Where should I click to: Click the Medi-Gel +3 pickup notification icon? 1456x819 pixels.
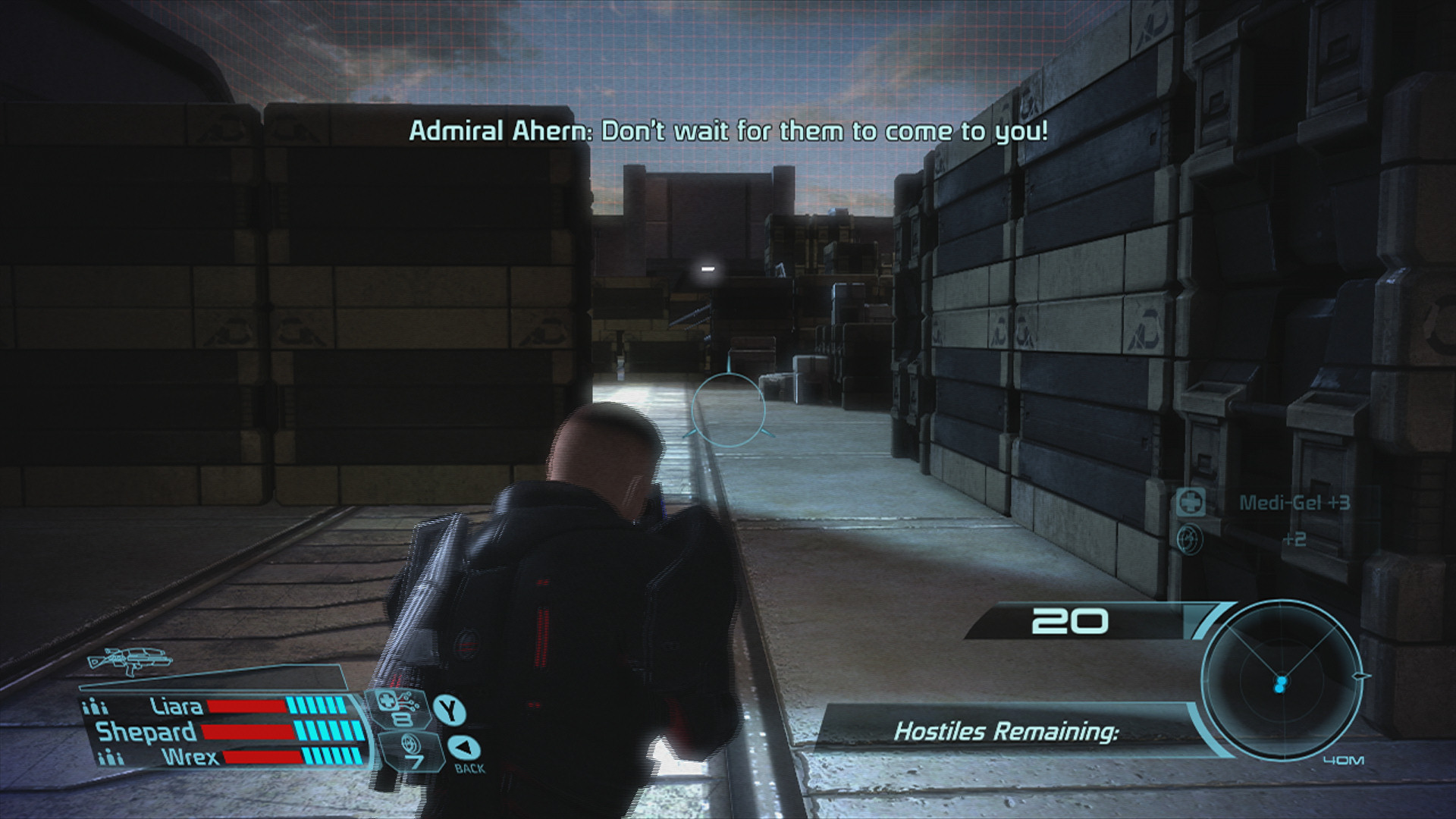pos(1191,502)
